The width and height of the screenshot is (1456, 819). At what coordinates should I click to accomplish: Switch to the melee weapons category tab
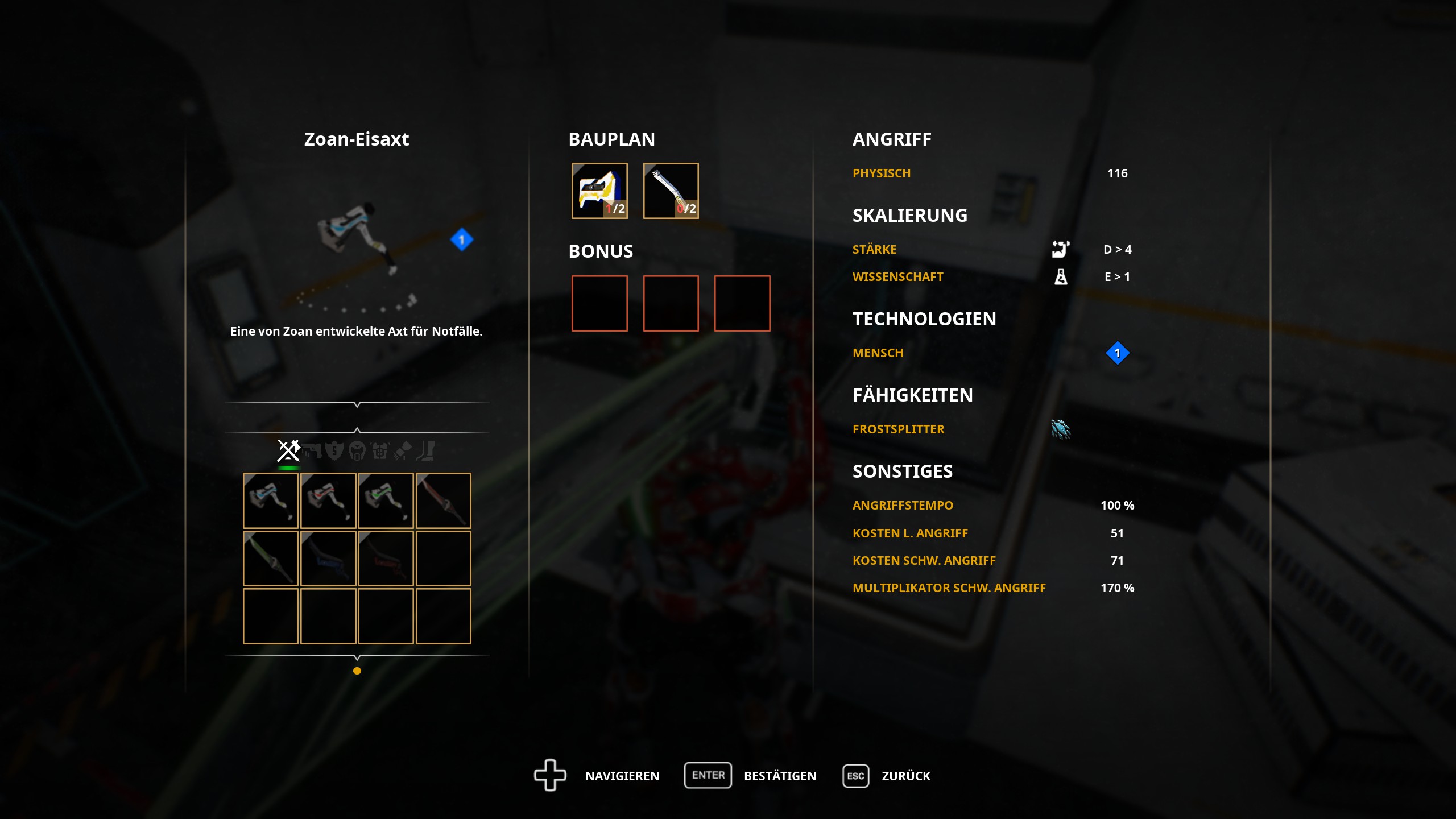coord(288,450)
